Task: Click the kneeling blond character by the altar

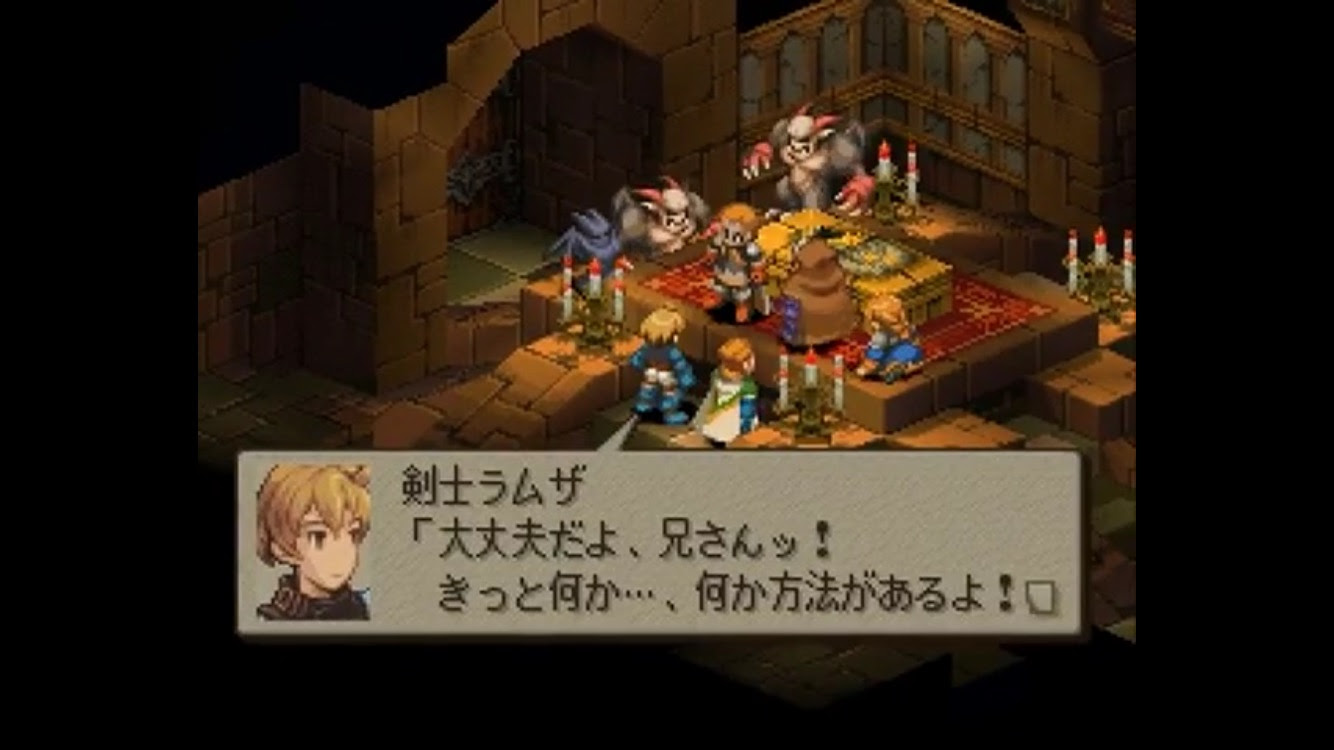Action: [x=889, y=340]
